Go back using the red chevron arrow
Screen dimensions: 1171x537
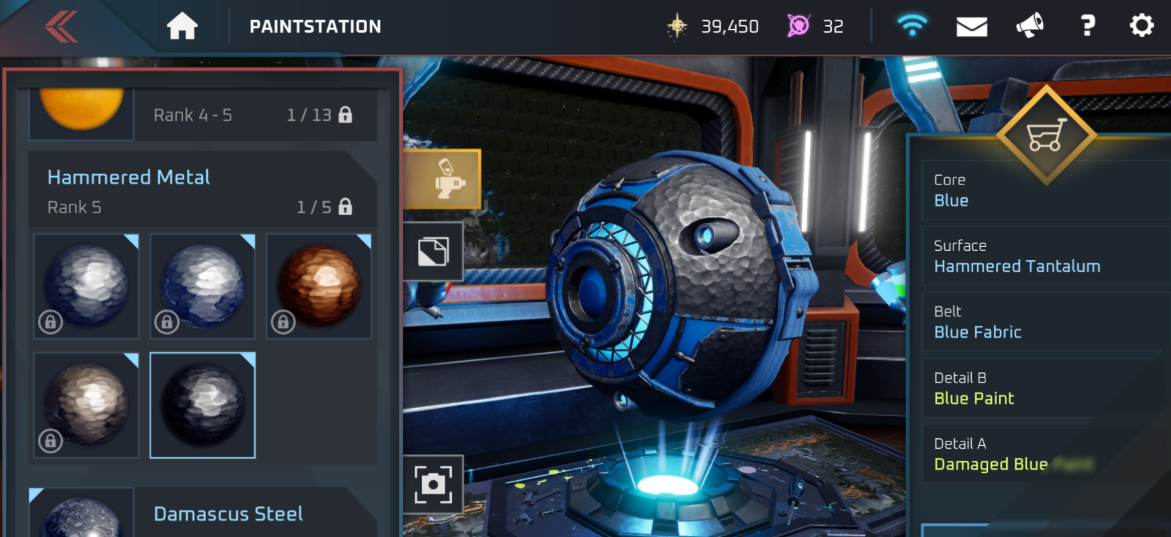pos(62,26)
